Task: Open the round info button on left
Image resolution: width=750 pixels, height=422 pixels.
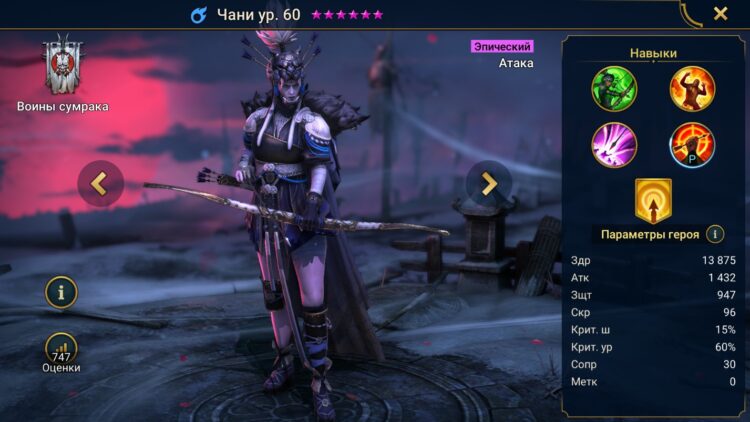Action: (x=61, y=292)
